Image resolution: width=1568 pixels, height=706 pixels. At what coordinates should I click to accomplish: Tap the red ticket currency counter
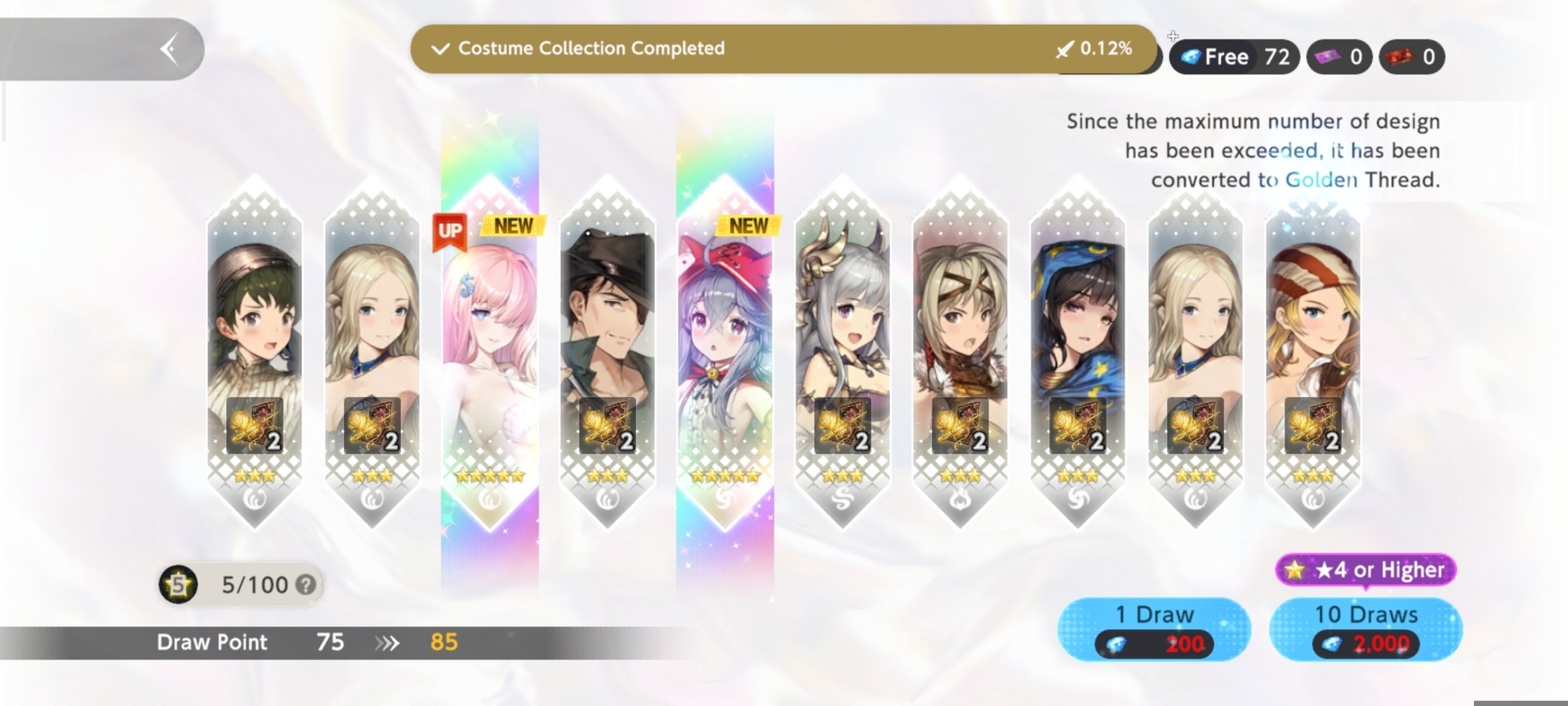click(x=1411, y=57)
